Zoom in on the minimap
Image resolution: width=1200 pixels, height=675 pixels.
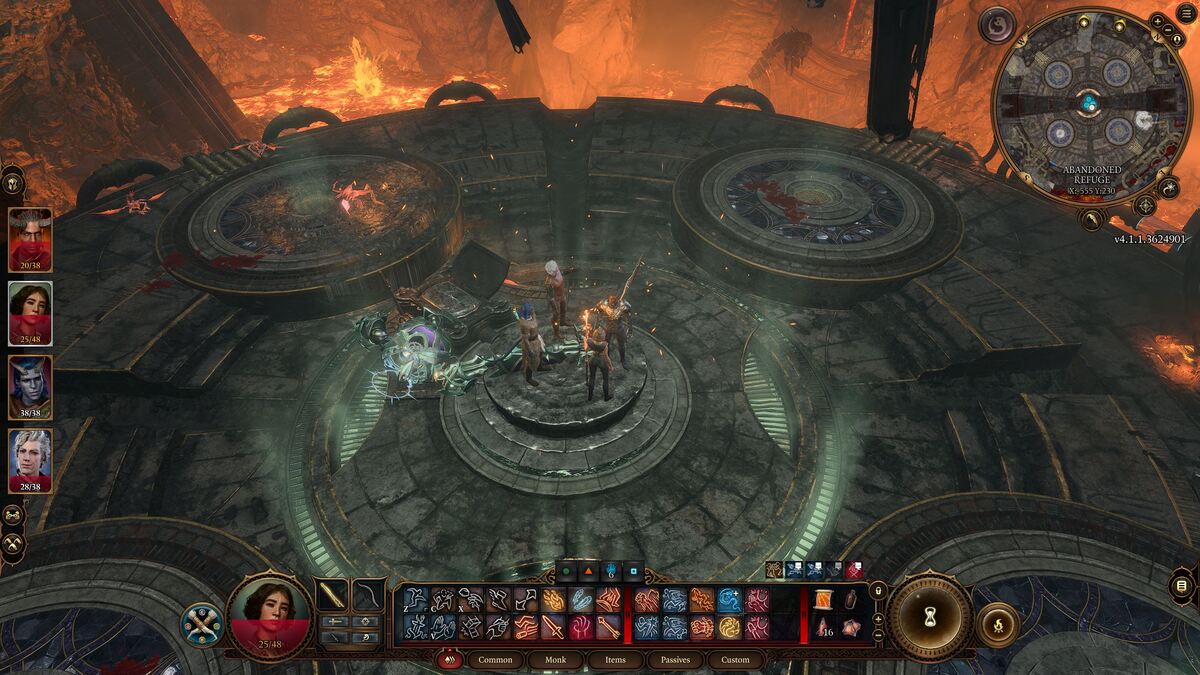1157,21
